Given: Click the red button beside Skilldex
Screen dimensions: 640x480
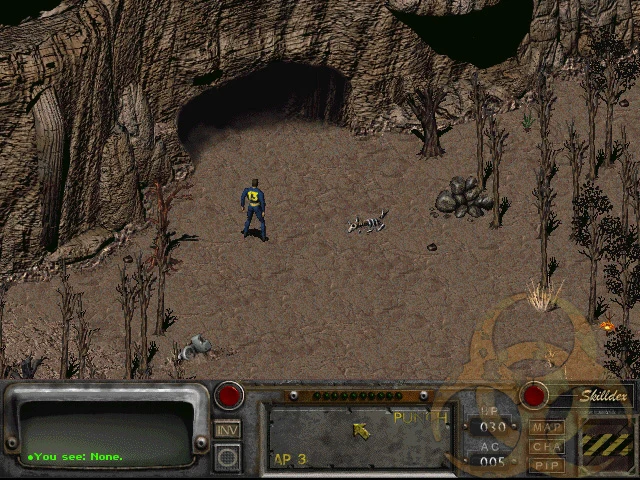Looking at the screenshot, I should coord(534,394).
